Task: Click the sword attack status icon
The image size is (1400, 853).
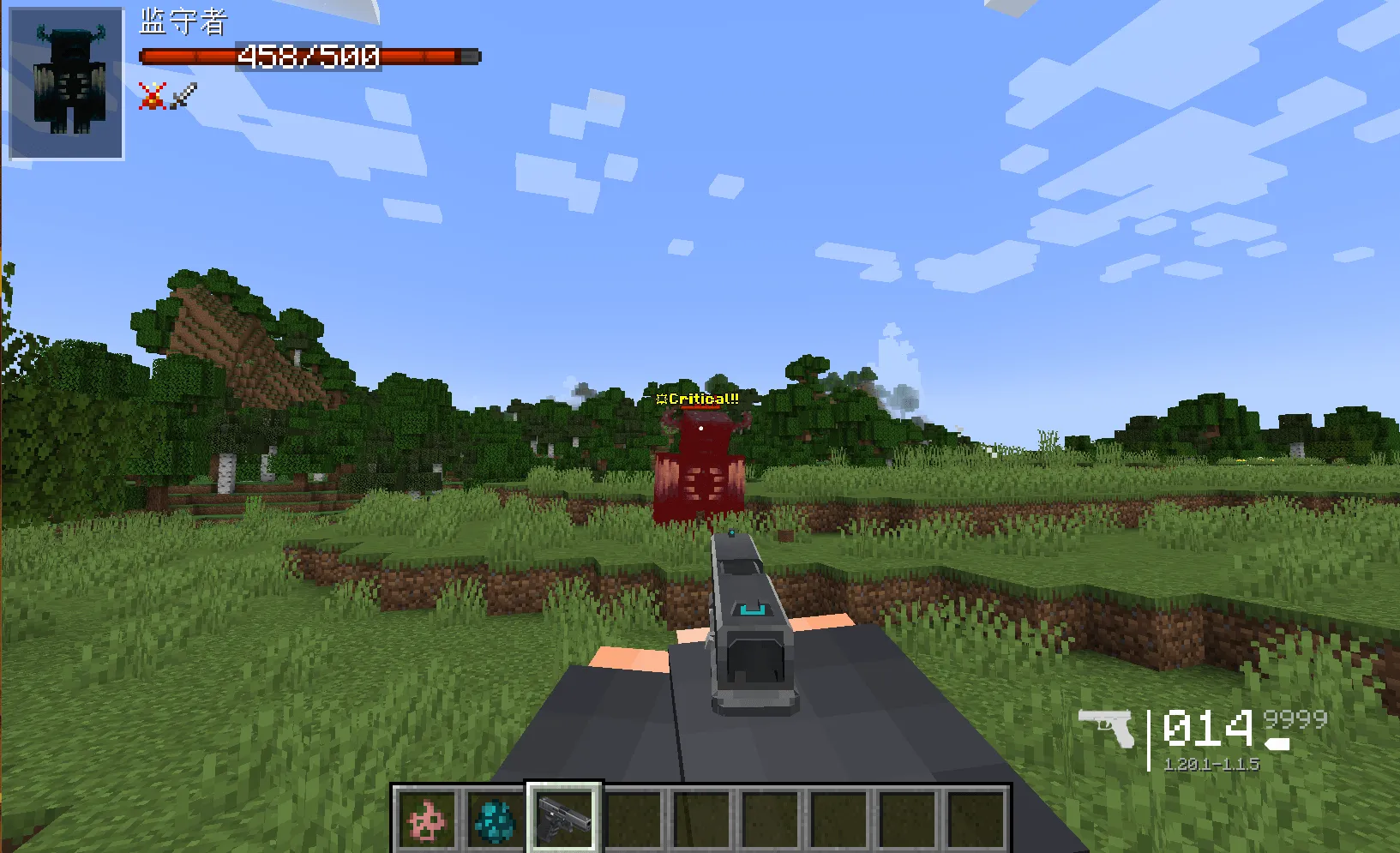Action: tap(182, 95)
